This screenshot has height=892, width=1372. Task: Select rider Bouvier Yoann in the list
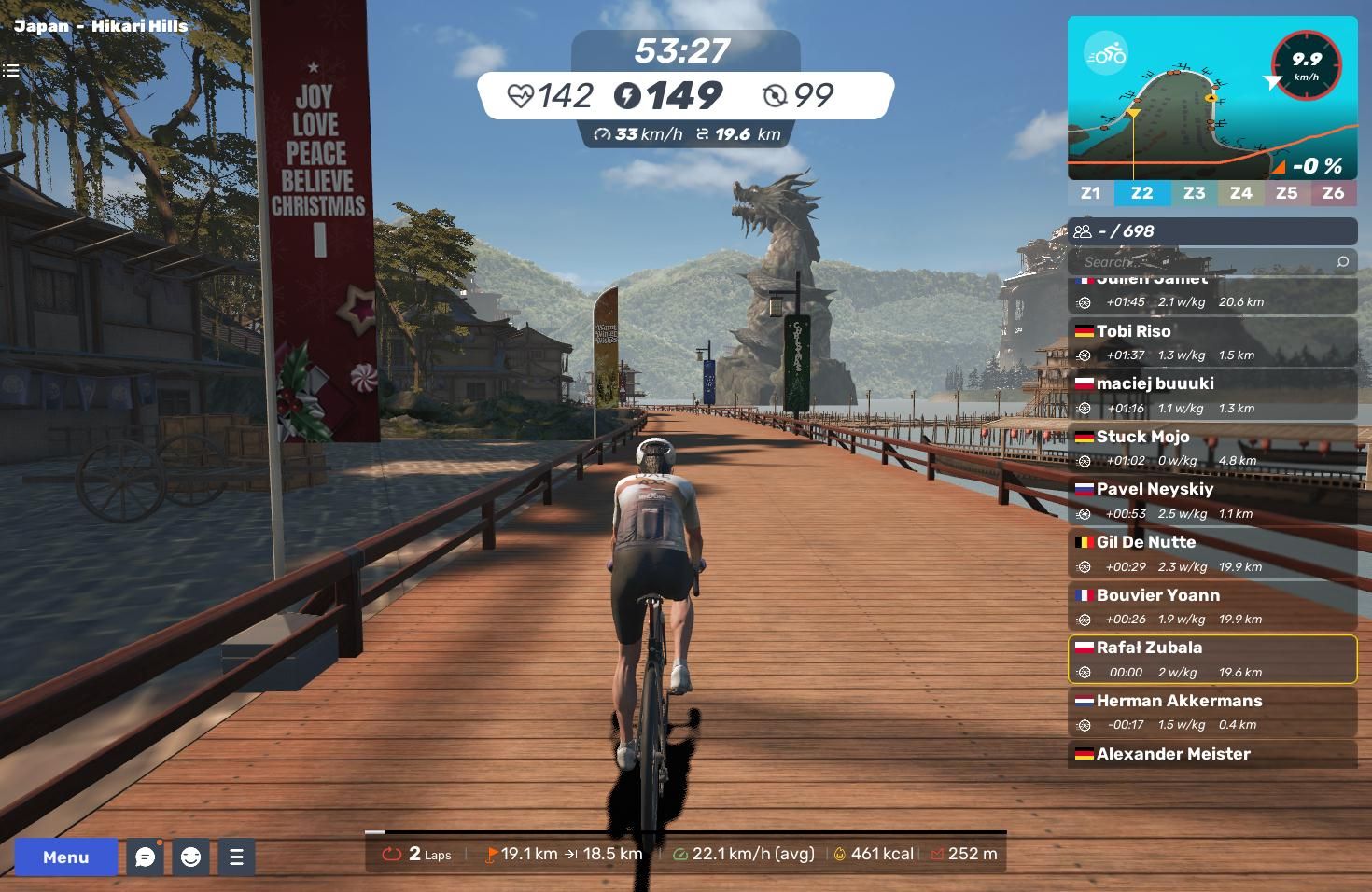(1211, 606)
